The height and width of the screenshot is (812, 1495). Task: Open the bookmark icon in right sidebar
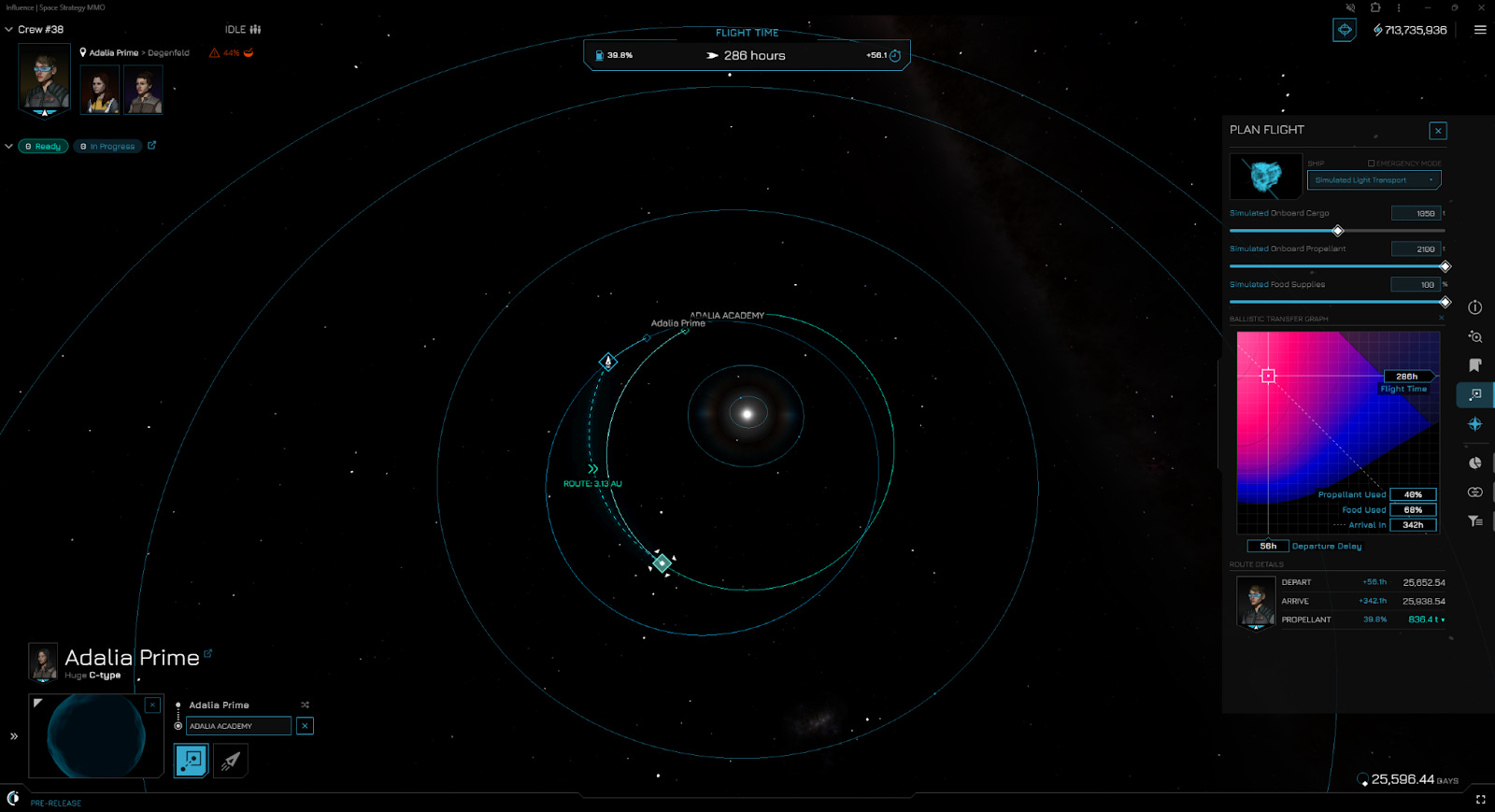1474,365
